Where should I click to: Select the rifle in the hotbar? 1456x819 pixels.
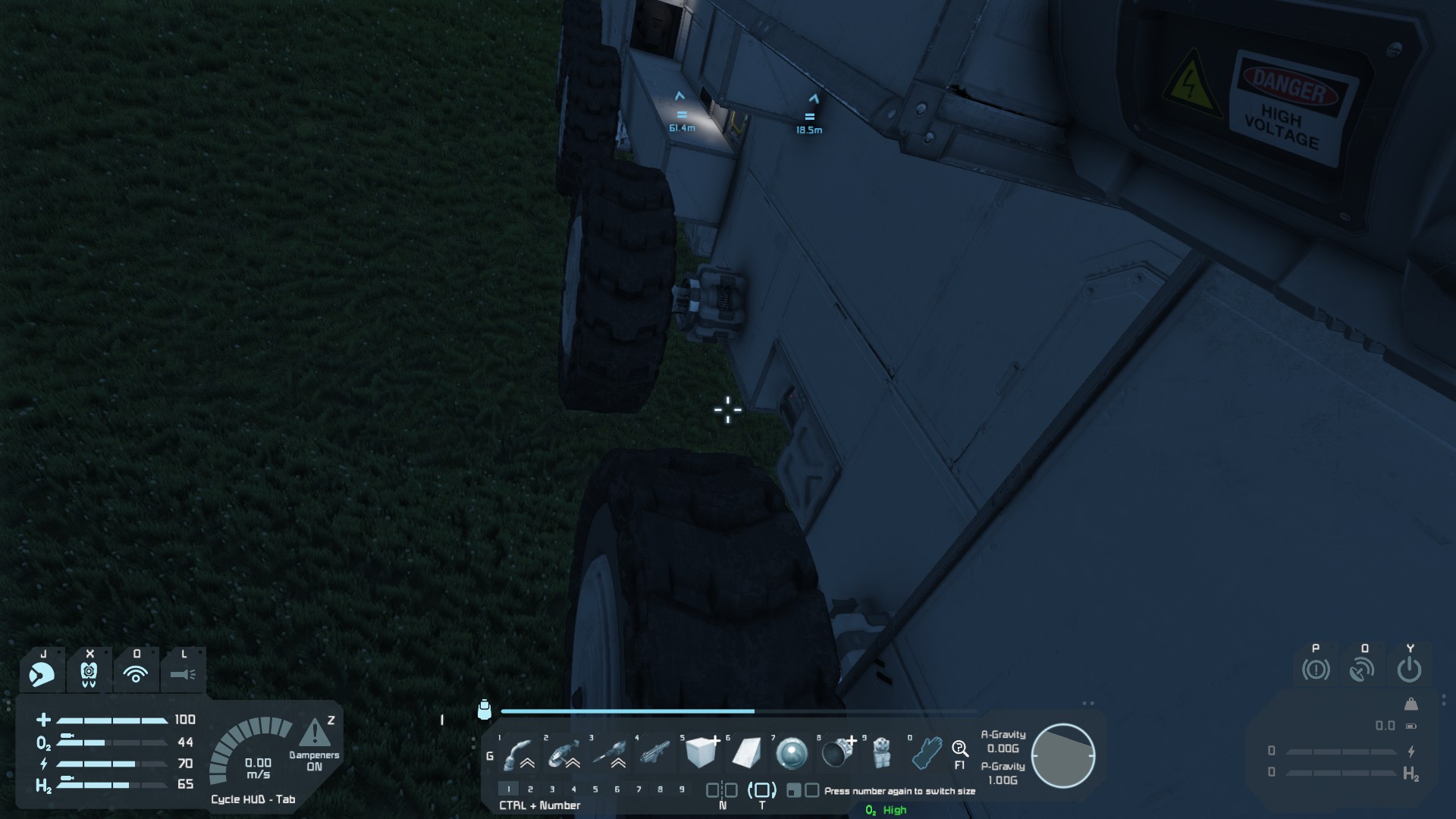tap(655, 754)
